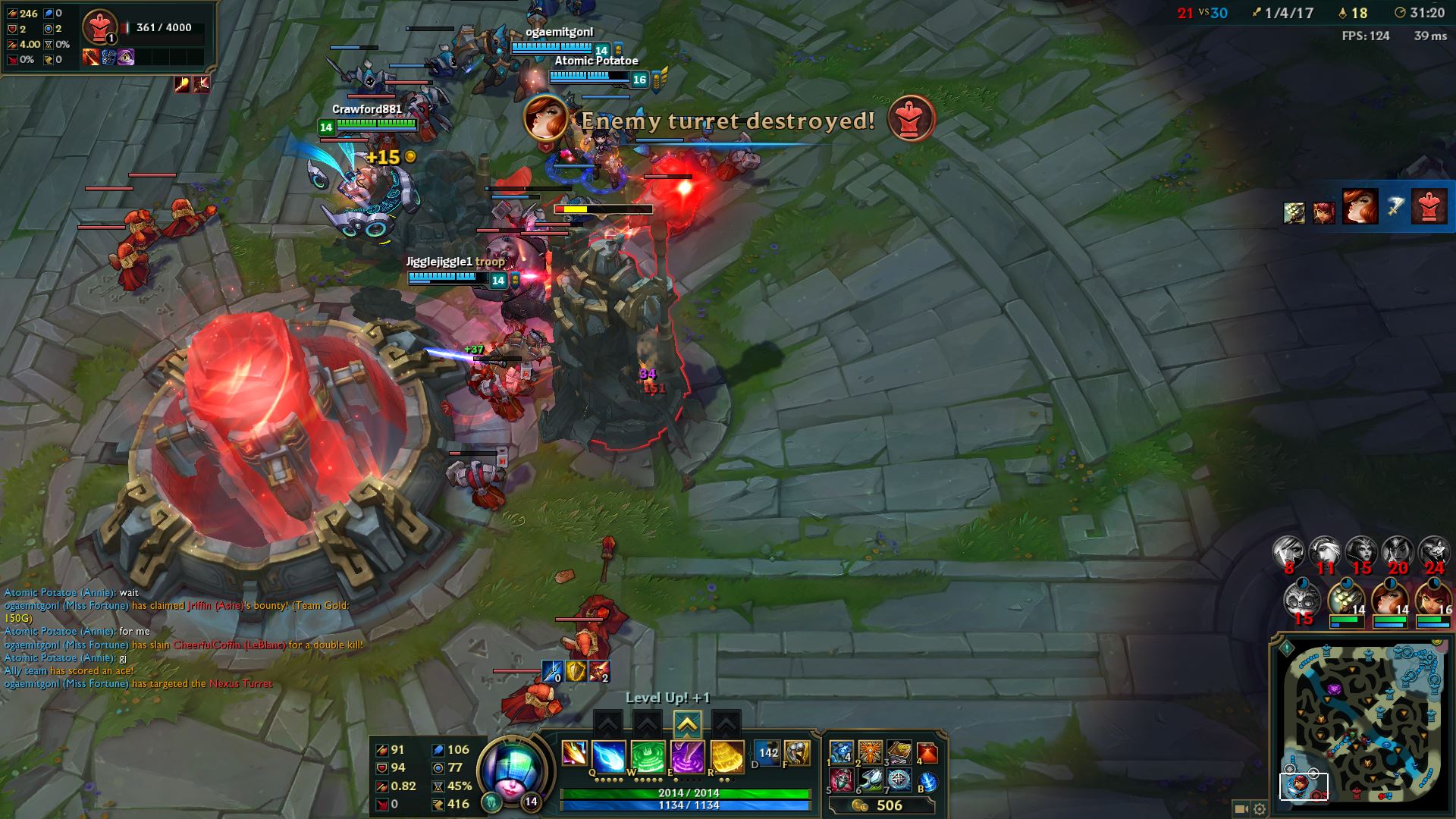Select the passive ability icon beside Q
This screenshot has height=819, width=1456.
(x=574, y=753)
